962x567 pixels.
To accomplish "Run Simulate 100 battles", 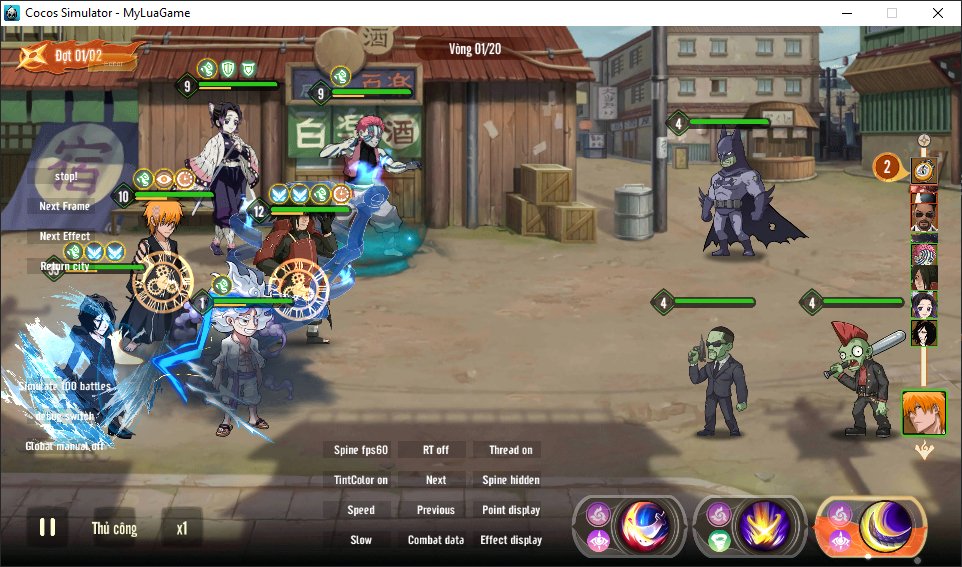I will tap(65, 386).
